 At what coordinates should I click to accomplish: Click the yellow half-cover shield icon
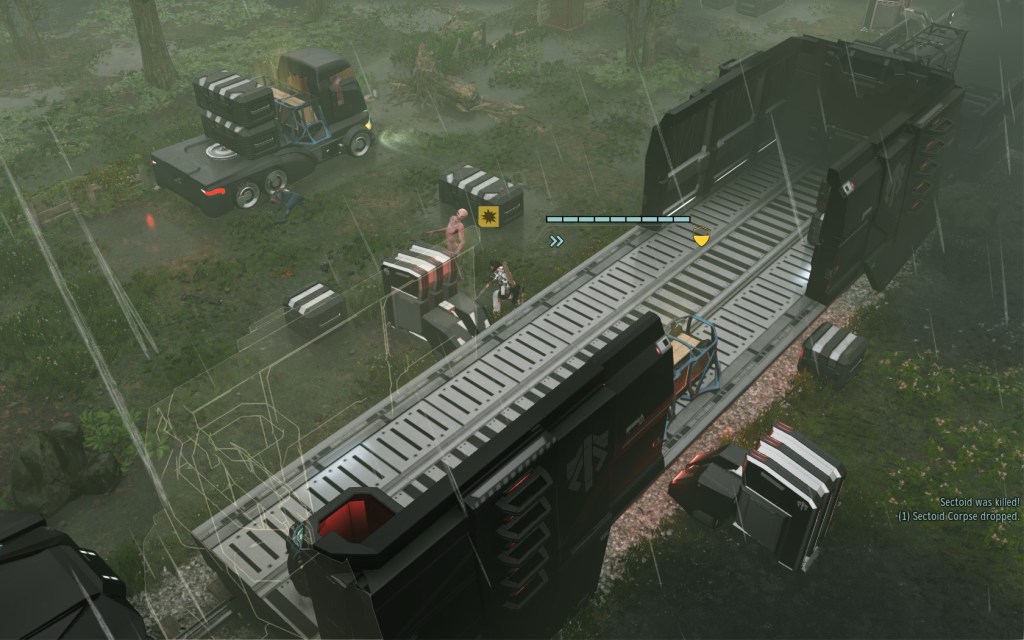tap(701, 238)
